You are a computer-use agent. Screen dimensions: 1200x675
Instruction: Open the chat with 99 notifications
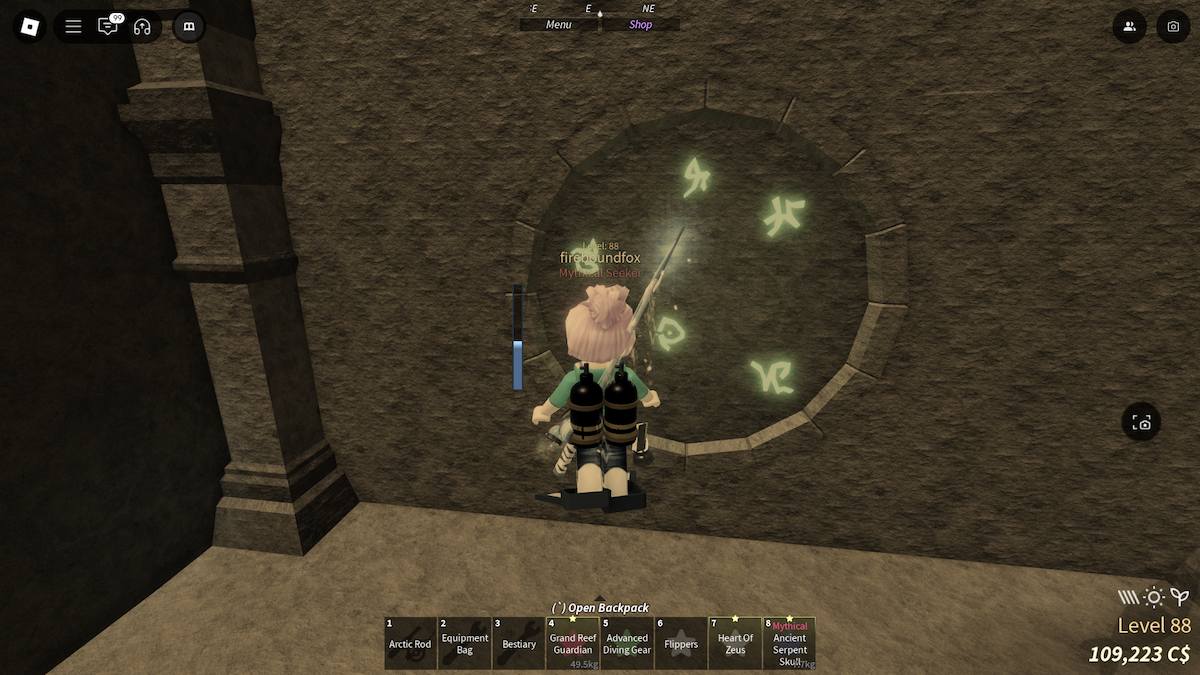point(107,27)
